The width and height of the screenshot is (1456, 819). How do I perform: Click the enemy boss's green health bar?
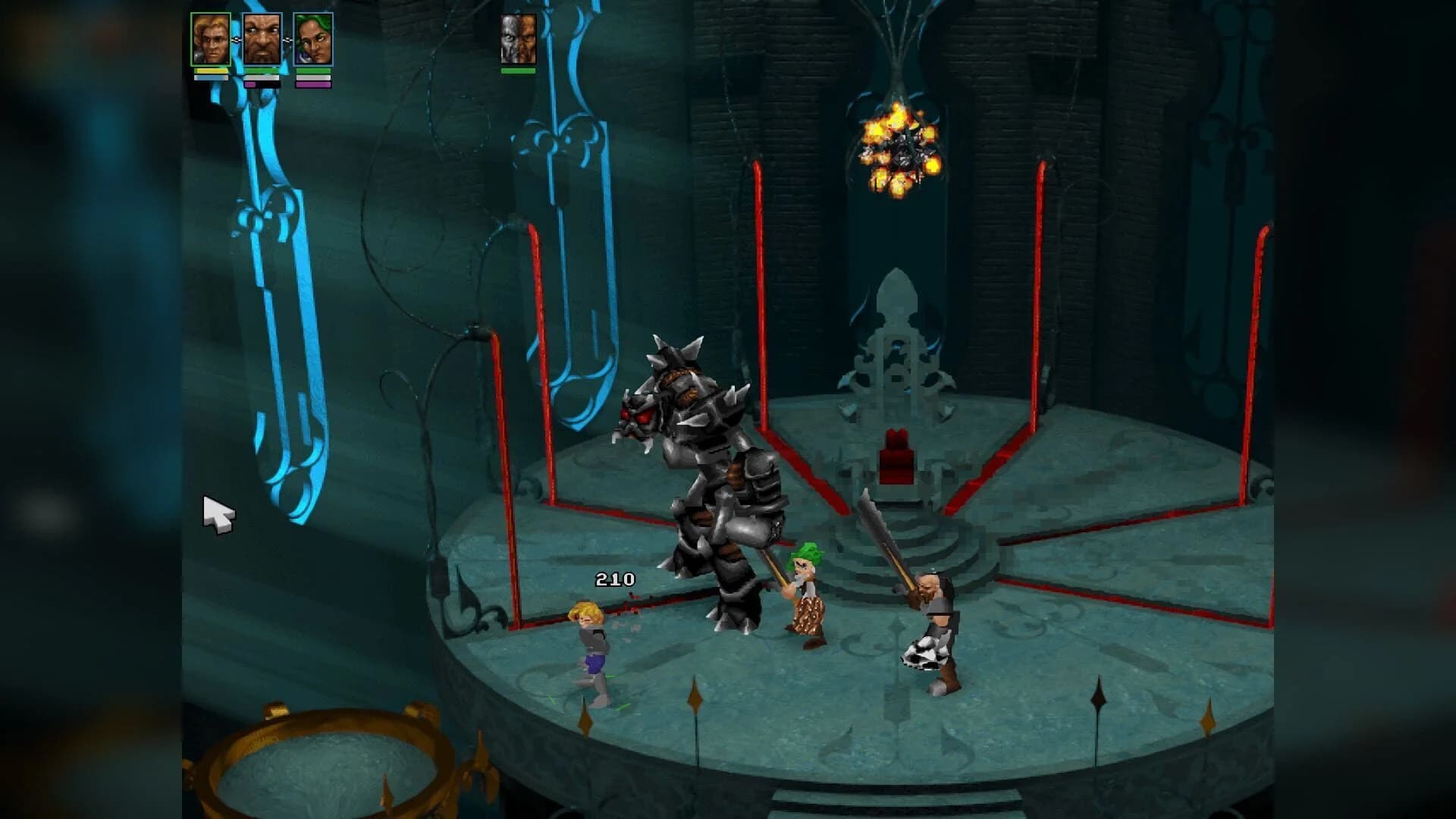[x=516, y=70]
